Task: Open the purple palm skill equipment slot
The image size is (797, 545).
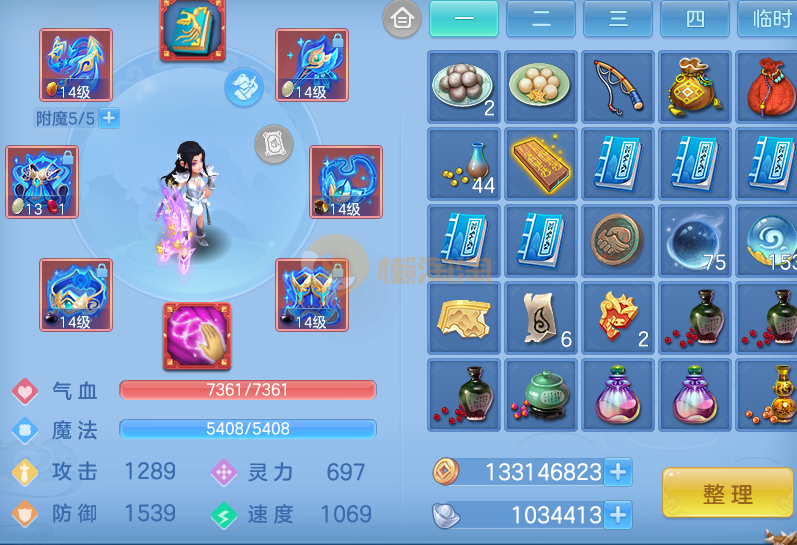Action: click(197, 336)
